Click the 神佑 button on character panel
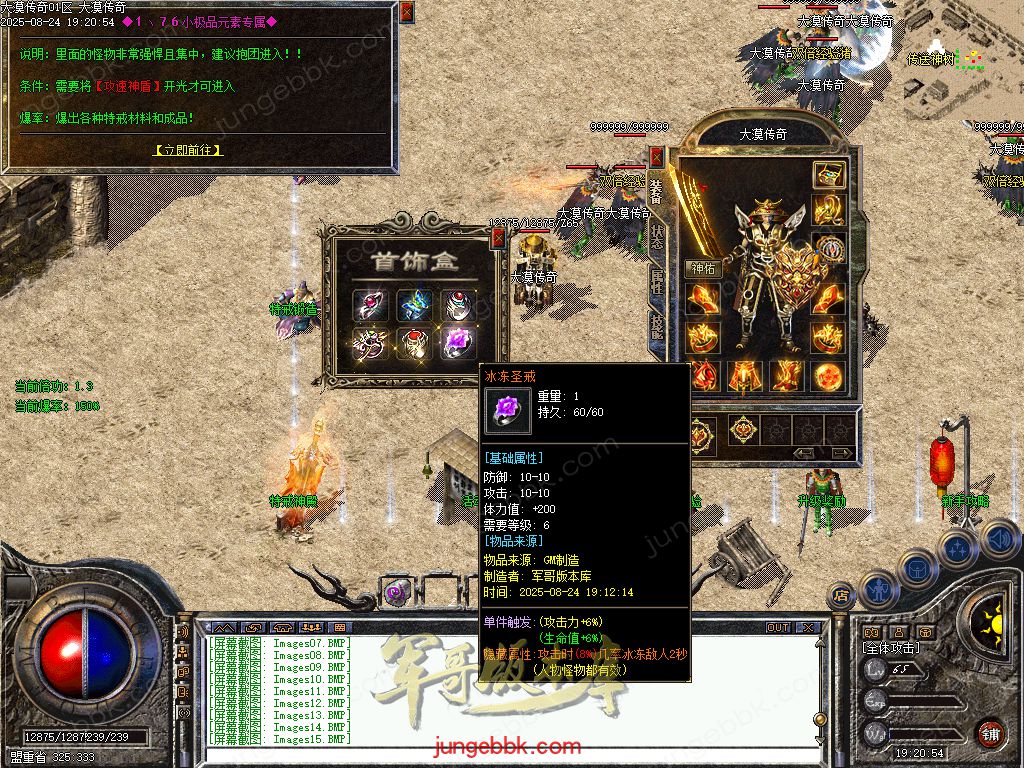 [x=702, y=268]
